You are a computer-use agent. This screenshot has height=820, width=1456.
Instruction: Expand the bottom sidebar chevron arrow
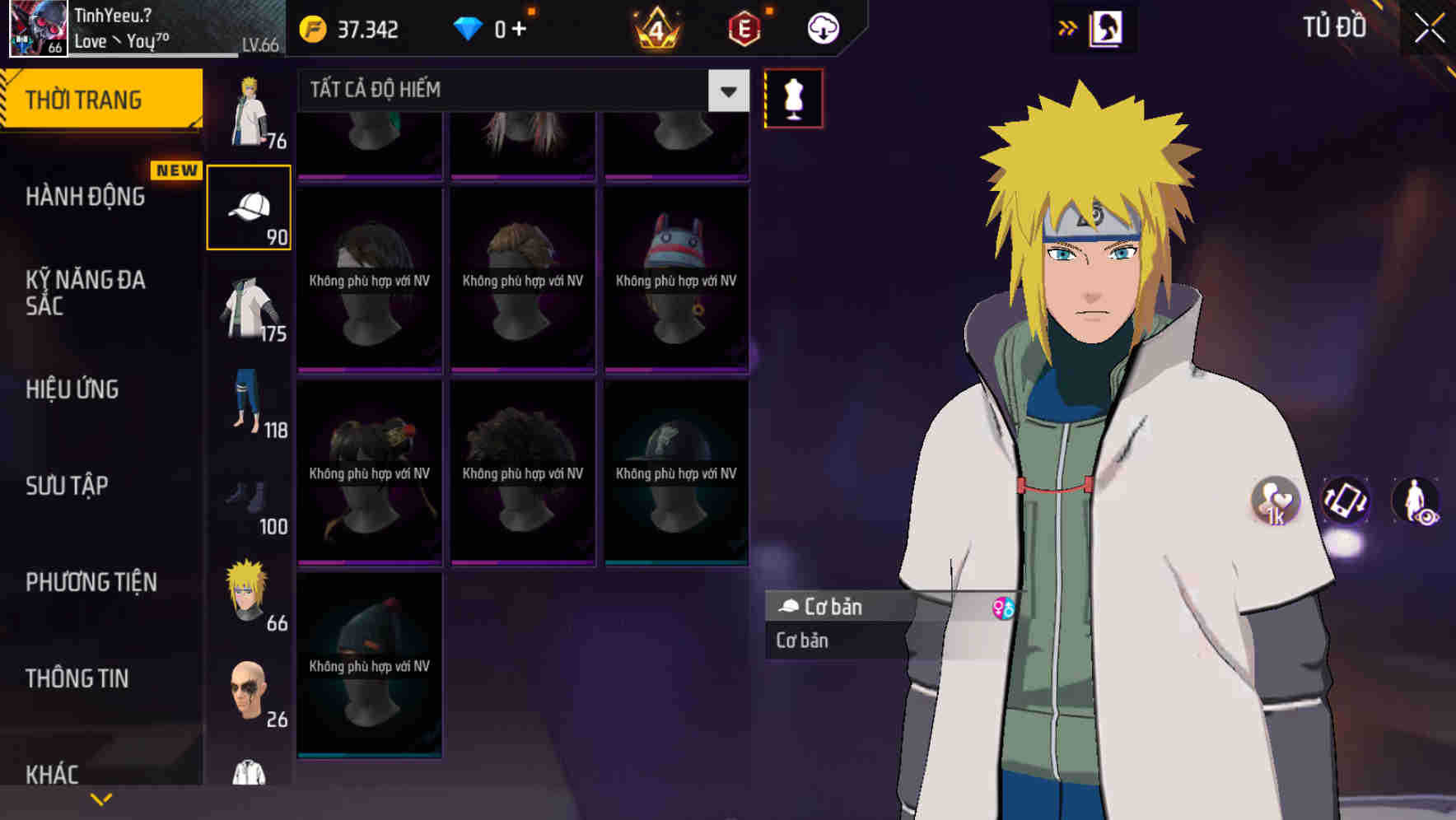click(100, 797)
